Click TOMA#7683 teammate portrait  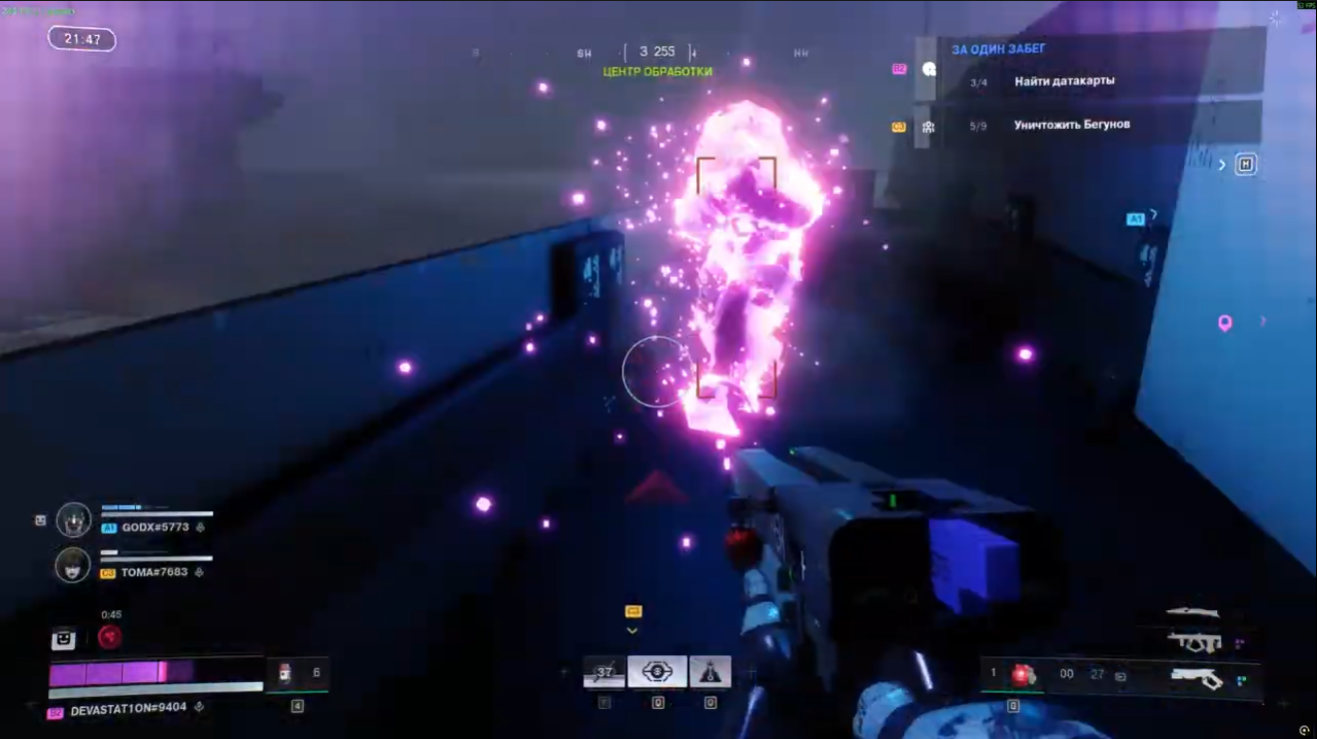73,565
